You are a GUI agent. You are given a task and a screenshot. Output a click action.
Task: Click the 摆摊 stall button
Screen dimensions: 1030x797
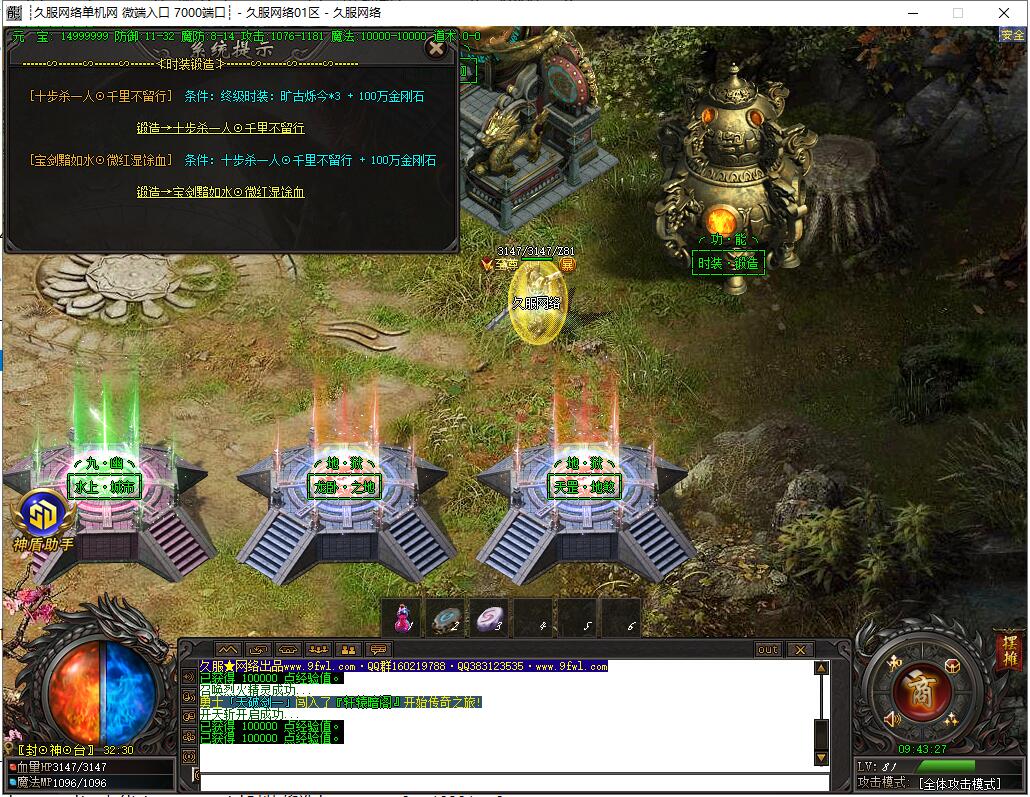(1009, 651)
